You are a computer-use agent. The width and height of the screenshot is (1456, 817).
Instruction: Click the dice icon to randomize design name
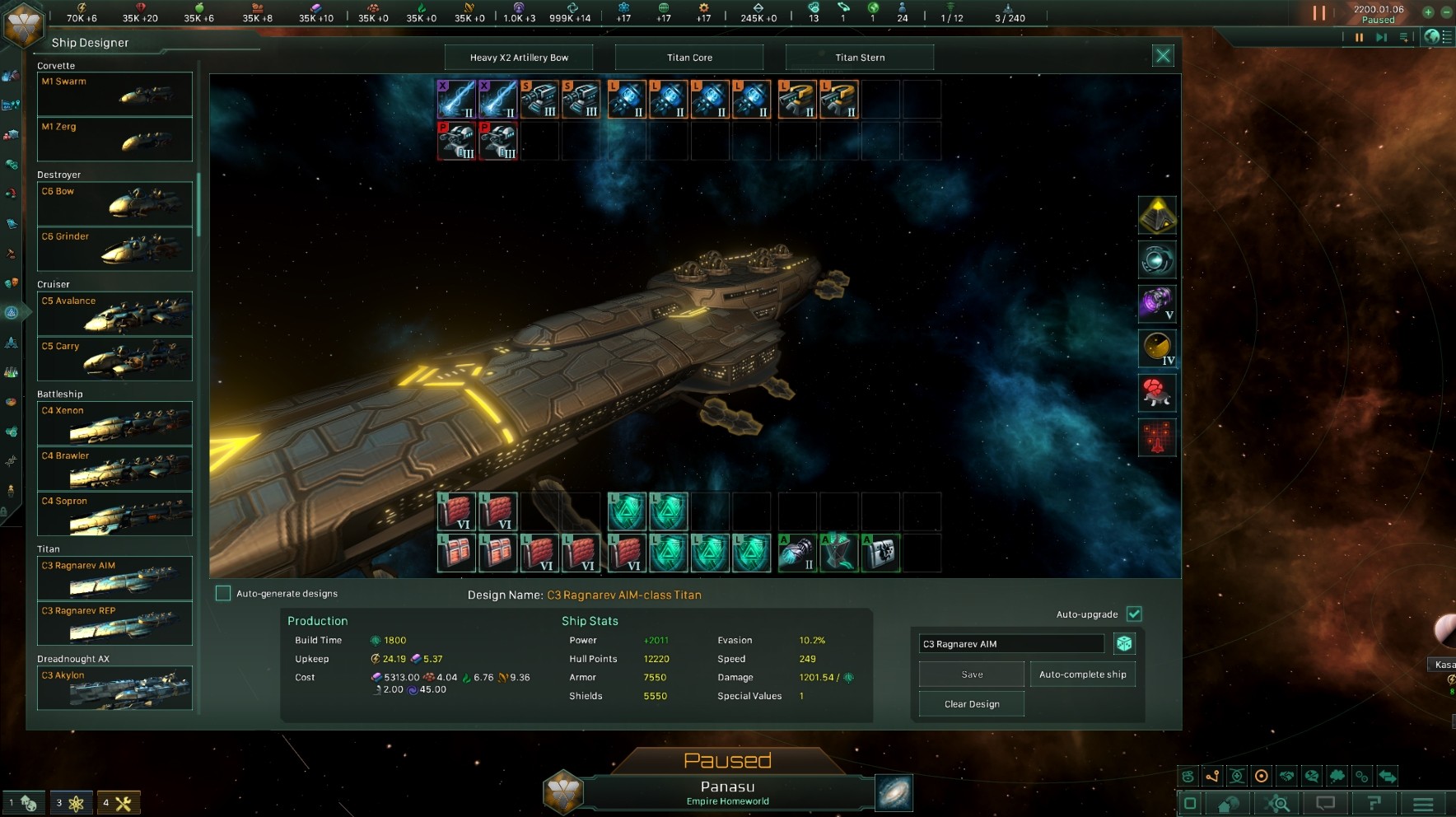pos(1125,643)
